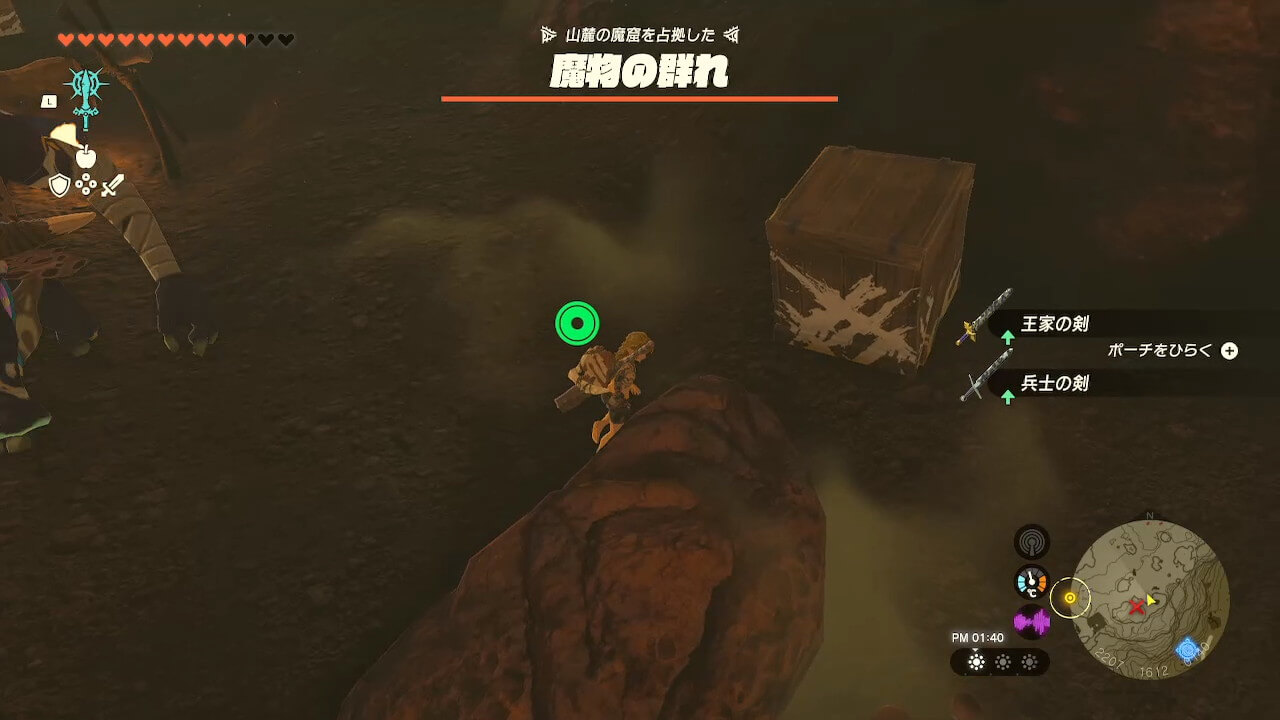Click the yellow objective marker beside minimap

pos(1070,598)
